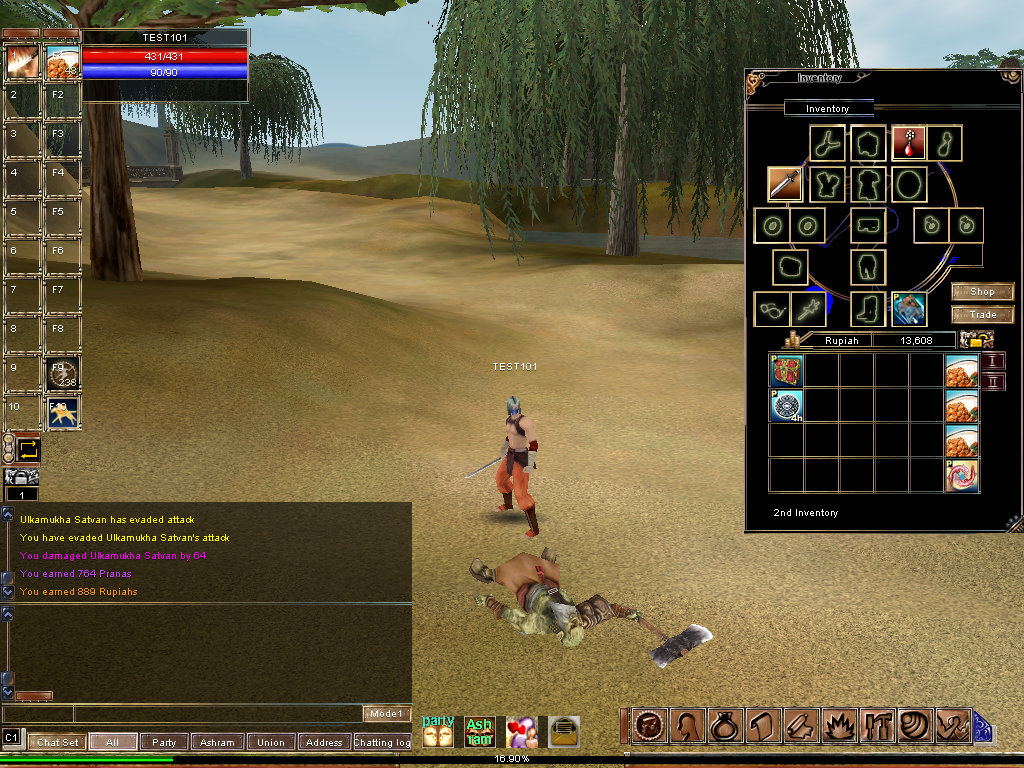Select the round silver shield item
Screen dimensions: 1024x768
tap(786, 405)
